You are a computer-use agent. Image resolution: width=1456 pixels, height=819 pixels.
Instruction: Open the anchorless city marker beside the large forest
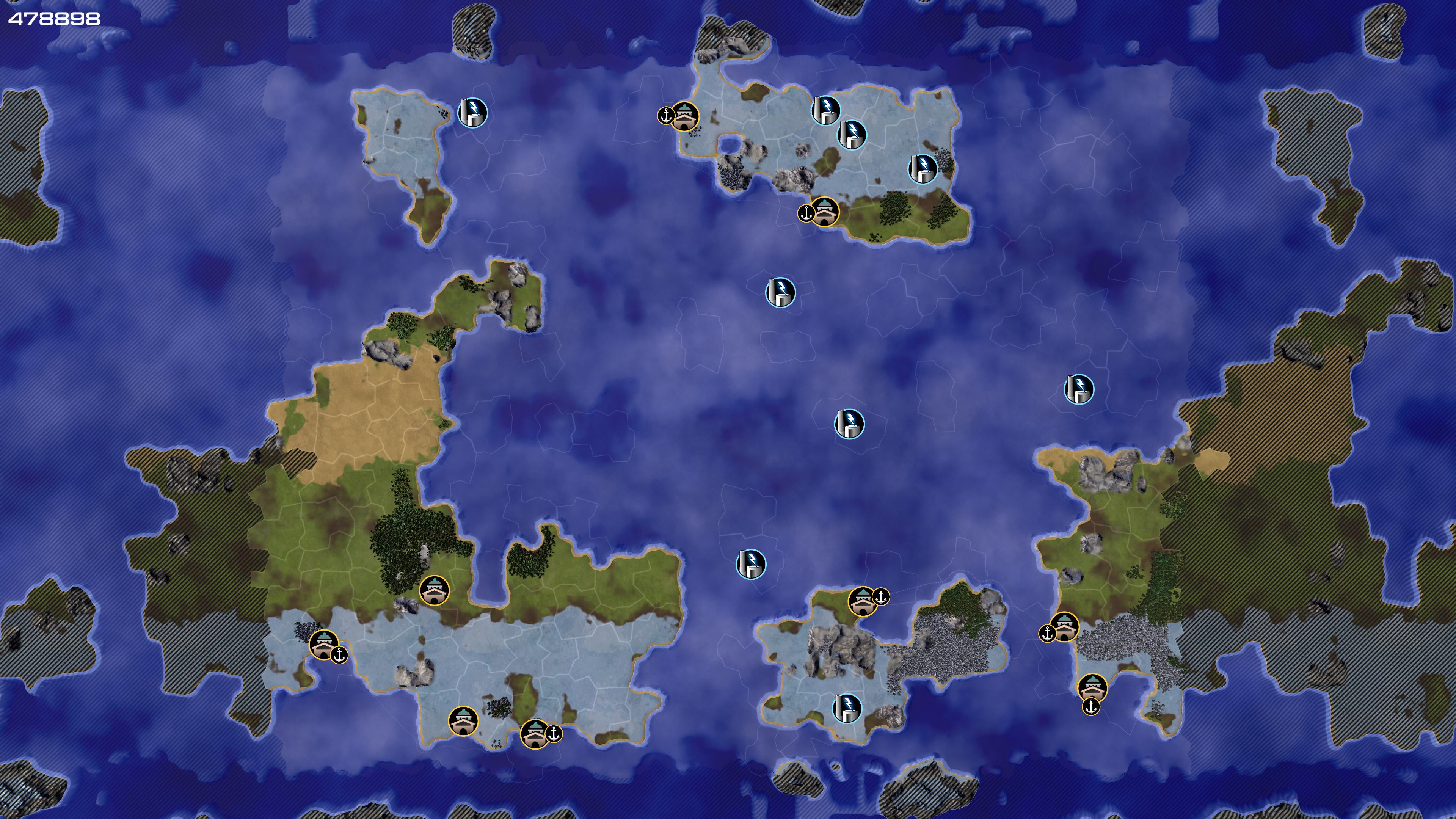click(x=434, y=591)
